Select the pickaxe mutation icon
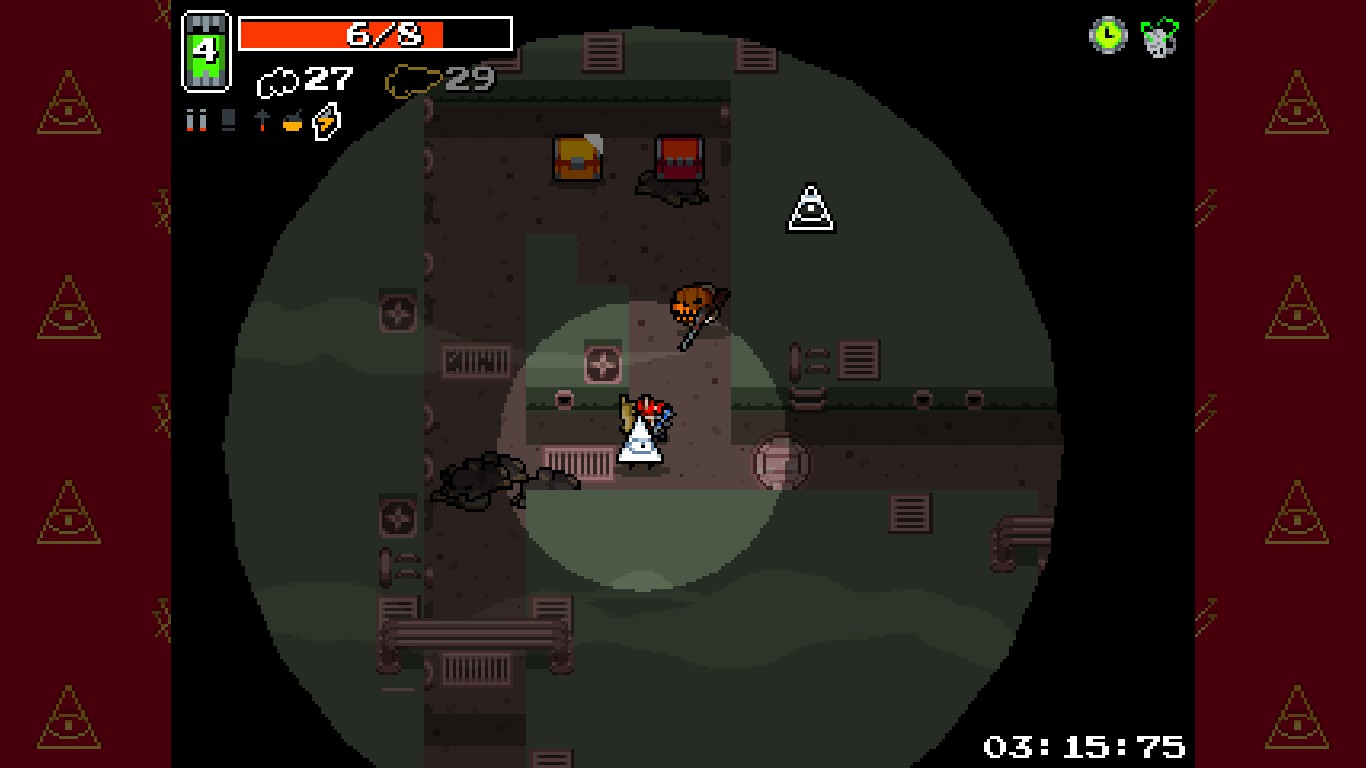Screen dimensions: 1366x768 tap(262, 120)
